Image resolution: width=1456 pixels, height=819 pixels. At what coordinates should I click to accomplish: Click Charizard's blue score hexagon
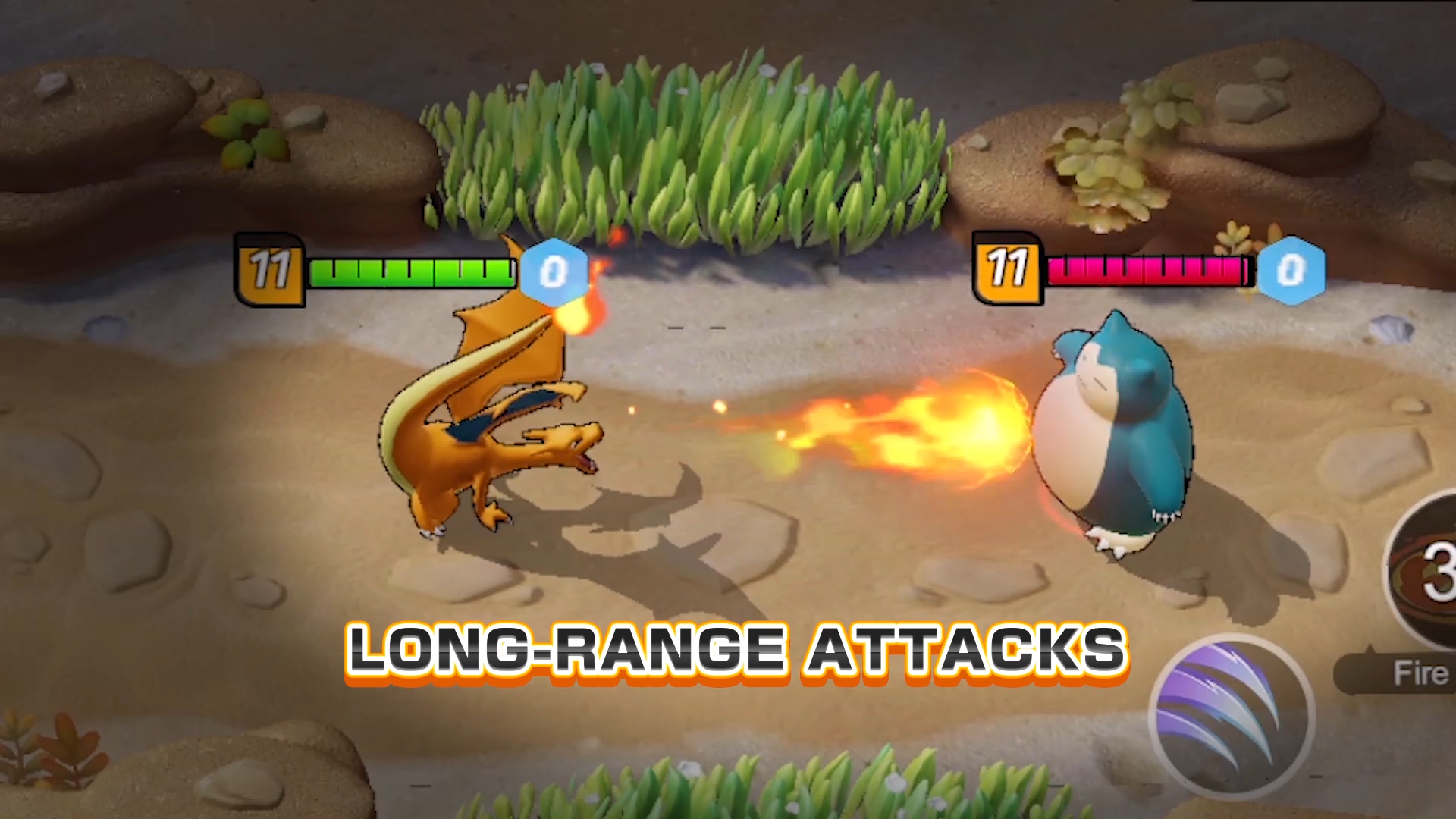554,273
